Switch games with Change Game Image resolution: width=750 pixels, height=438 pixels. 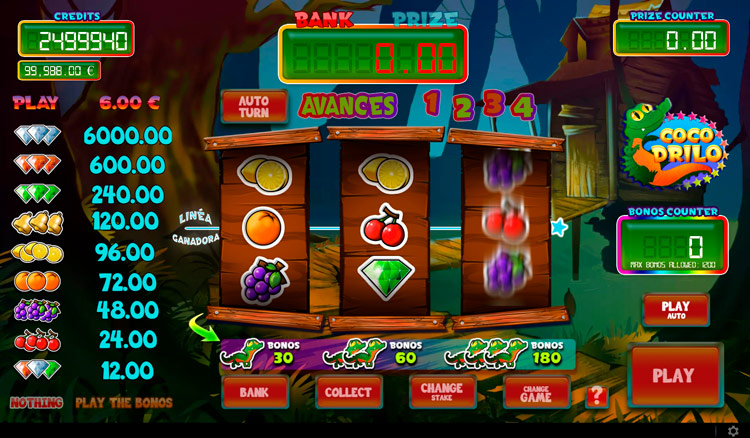536,392
